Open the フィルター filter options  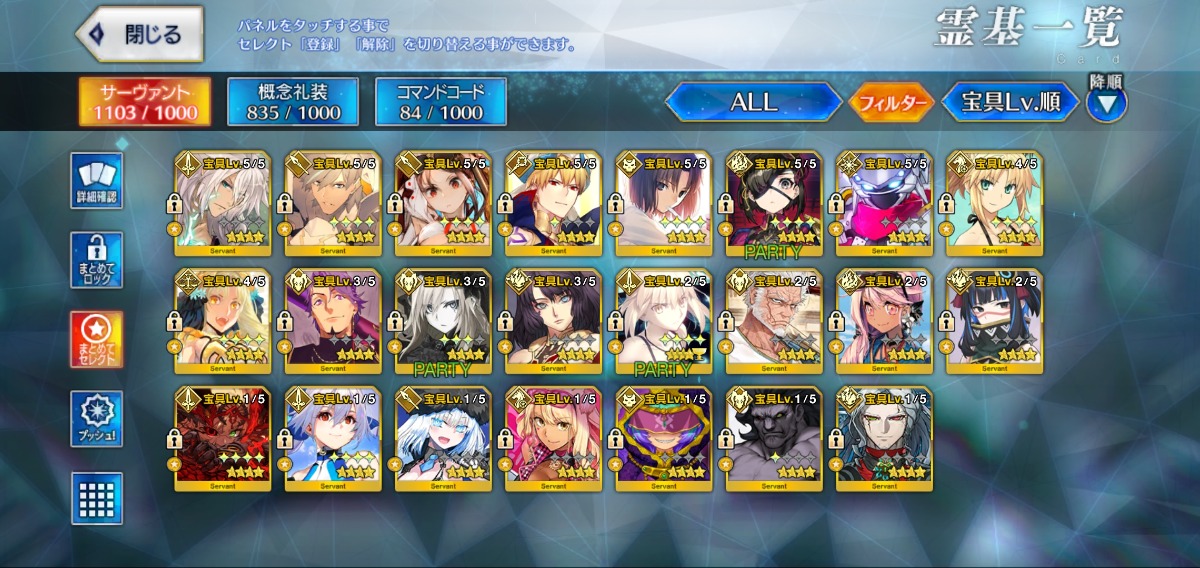(x=892, y=102)
